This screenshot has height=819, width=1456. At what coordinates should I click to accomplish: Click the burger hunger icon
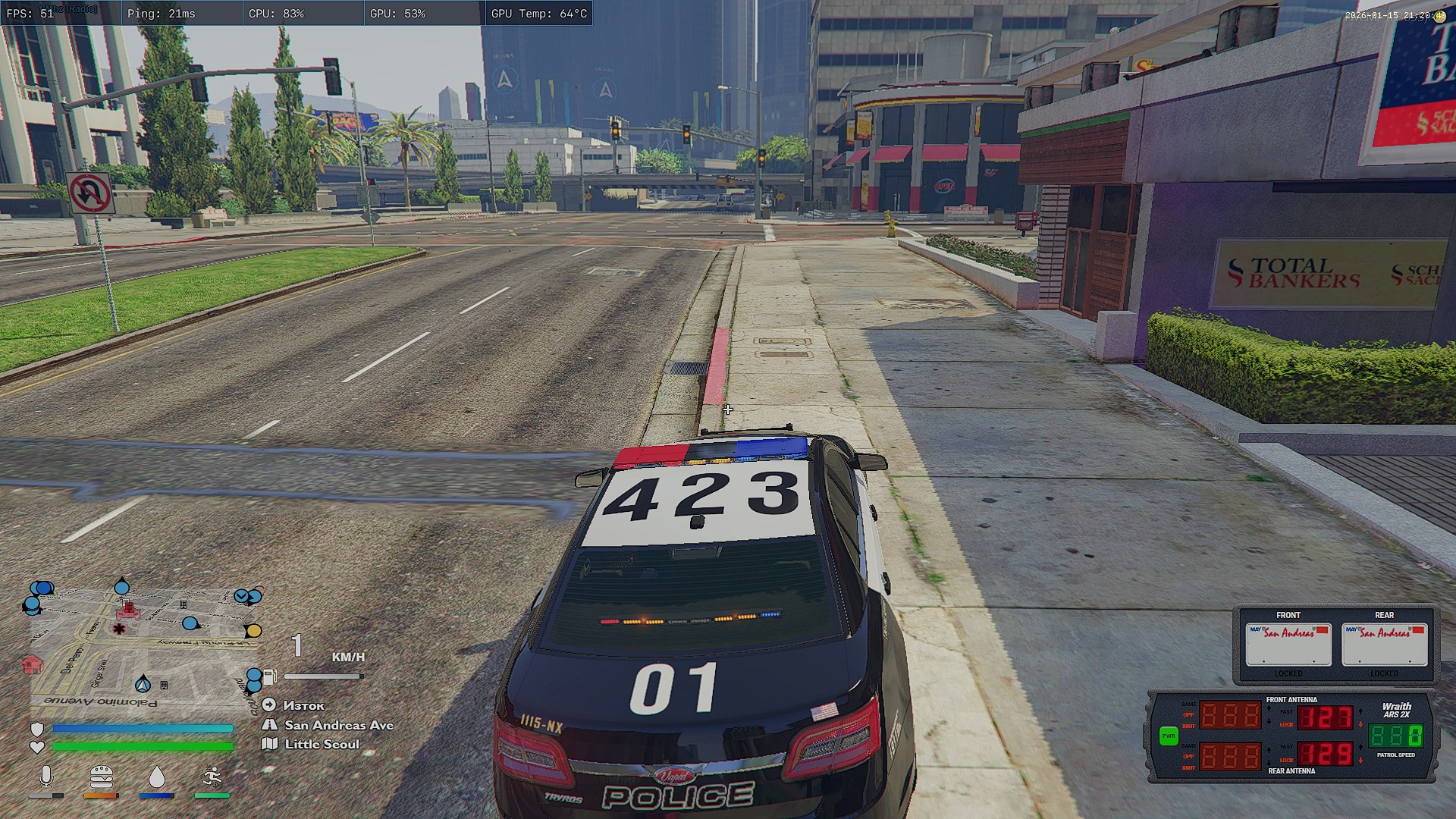coord(101,777)
